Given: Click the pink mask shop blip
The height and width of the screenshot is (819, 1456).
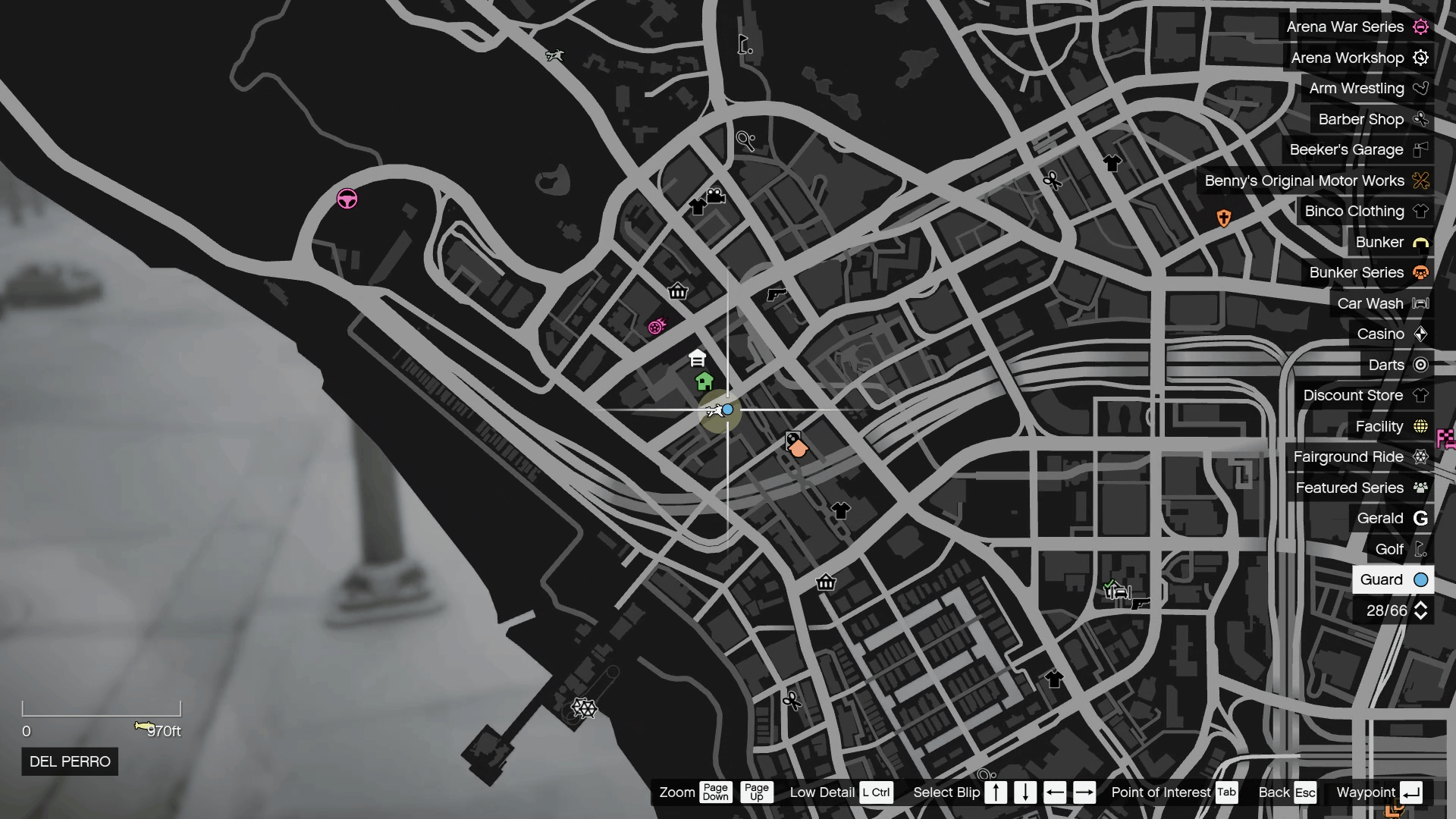Looking at the screenshot, I should point(657,325).
